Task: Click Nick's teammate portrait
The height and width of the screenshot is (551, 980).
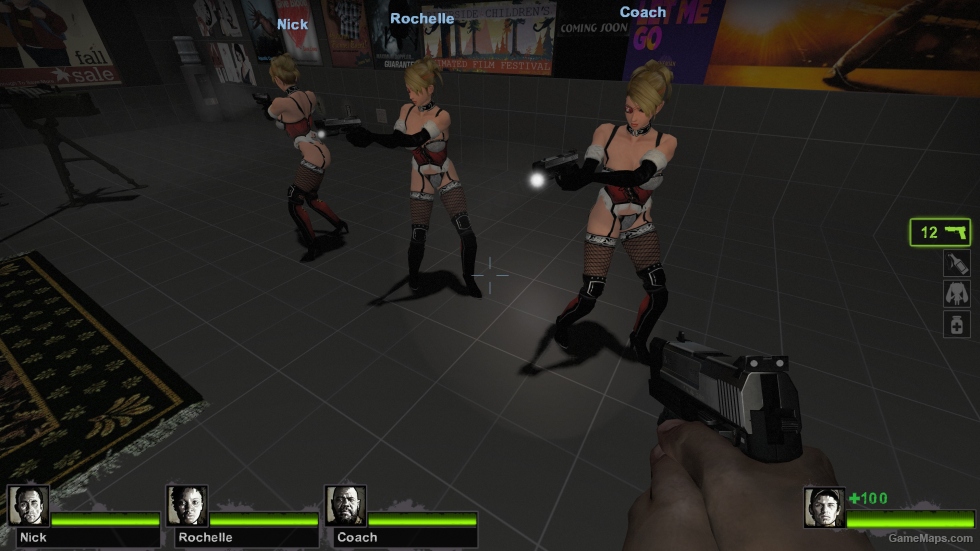Action: point(28,506)
